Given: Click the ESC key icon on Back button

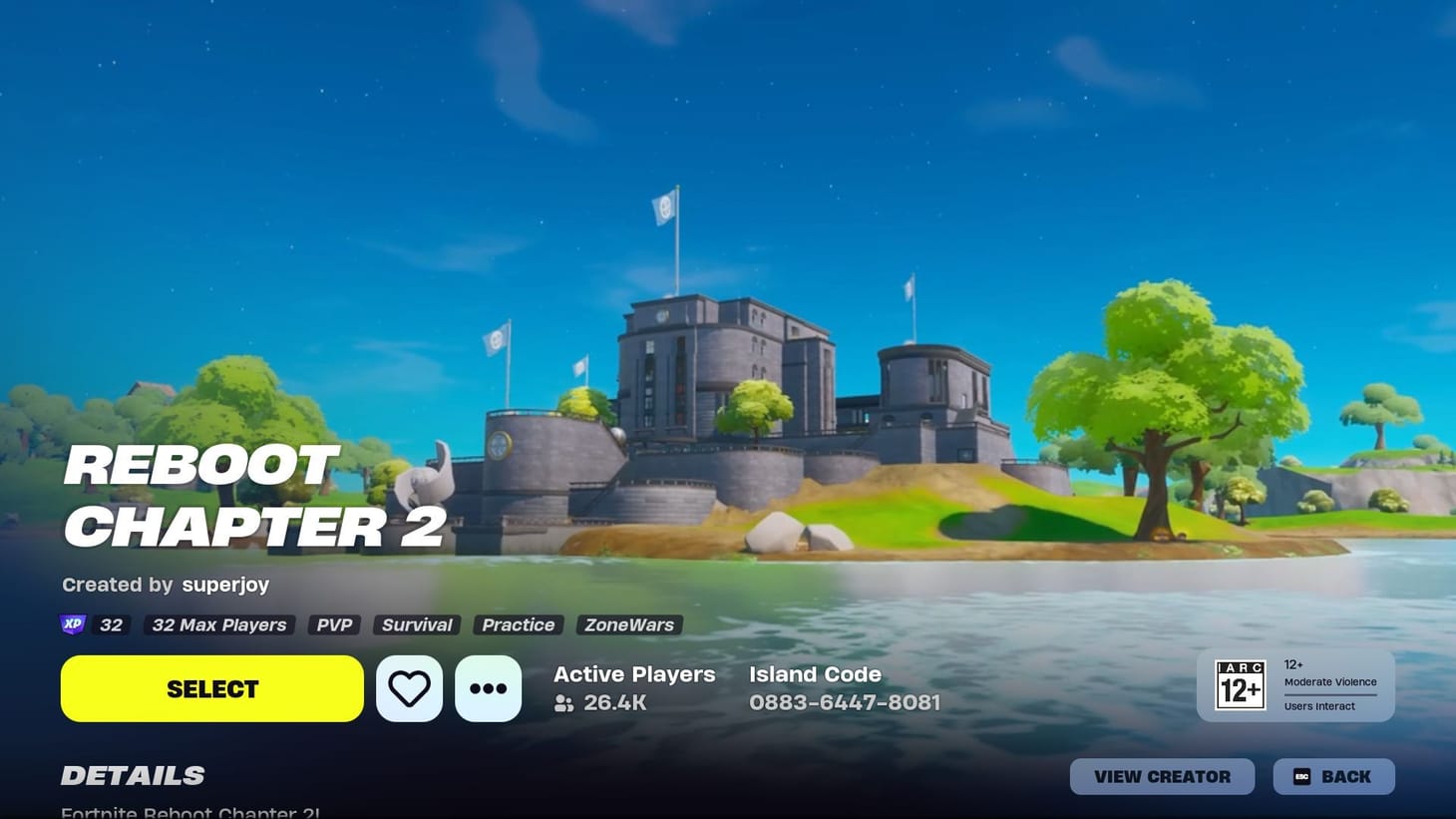Looking at the screenshot, I should (x=1301, y=775).
